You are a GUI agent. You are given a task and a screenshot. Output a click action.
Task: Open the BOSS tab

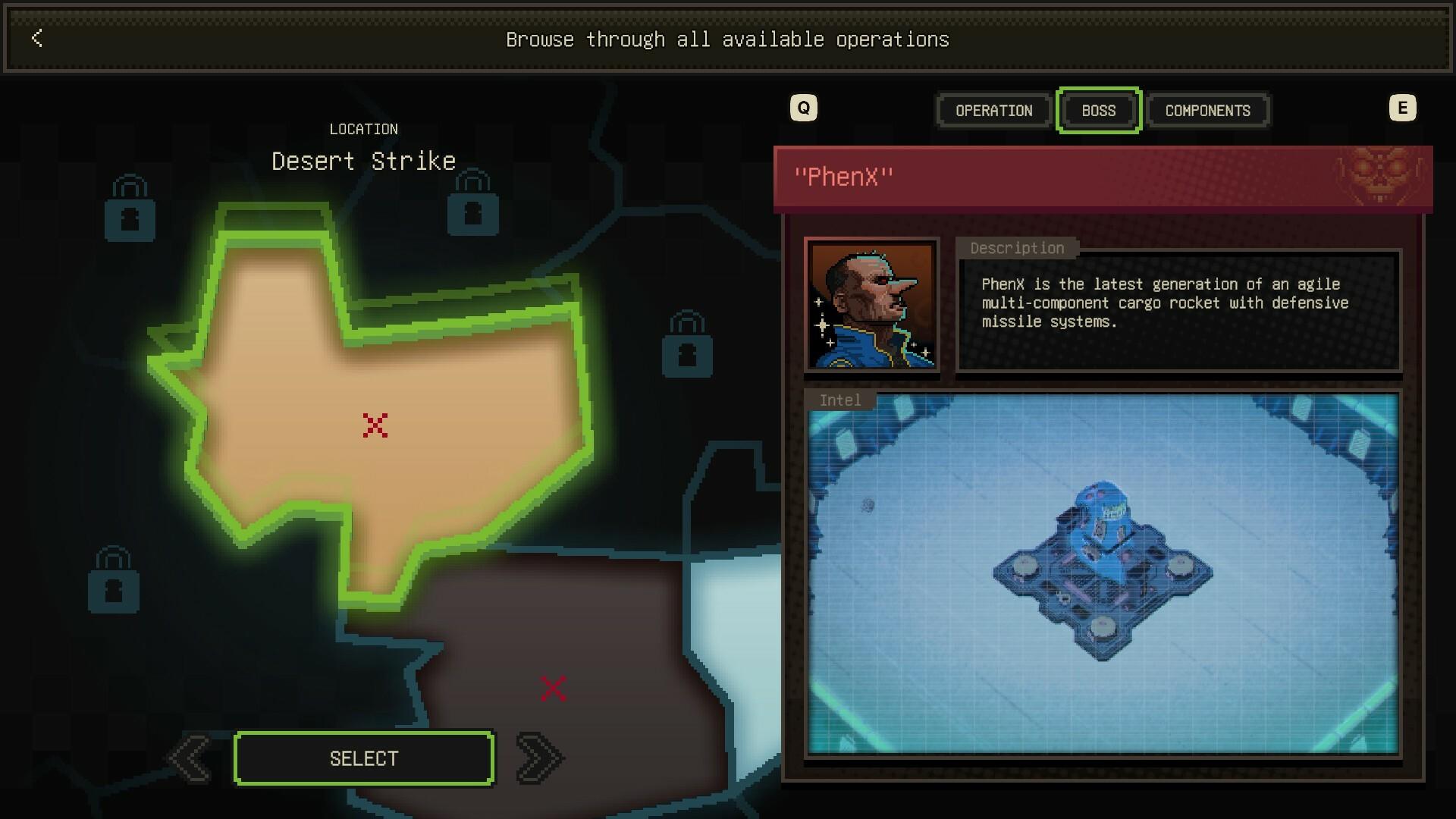[1097, 111]
